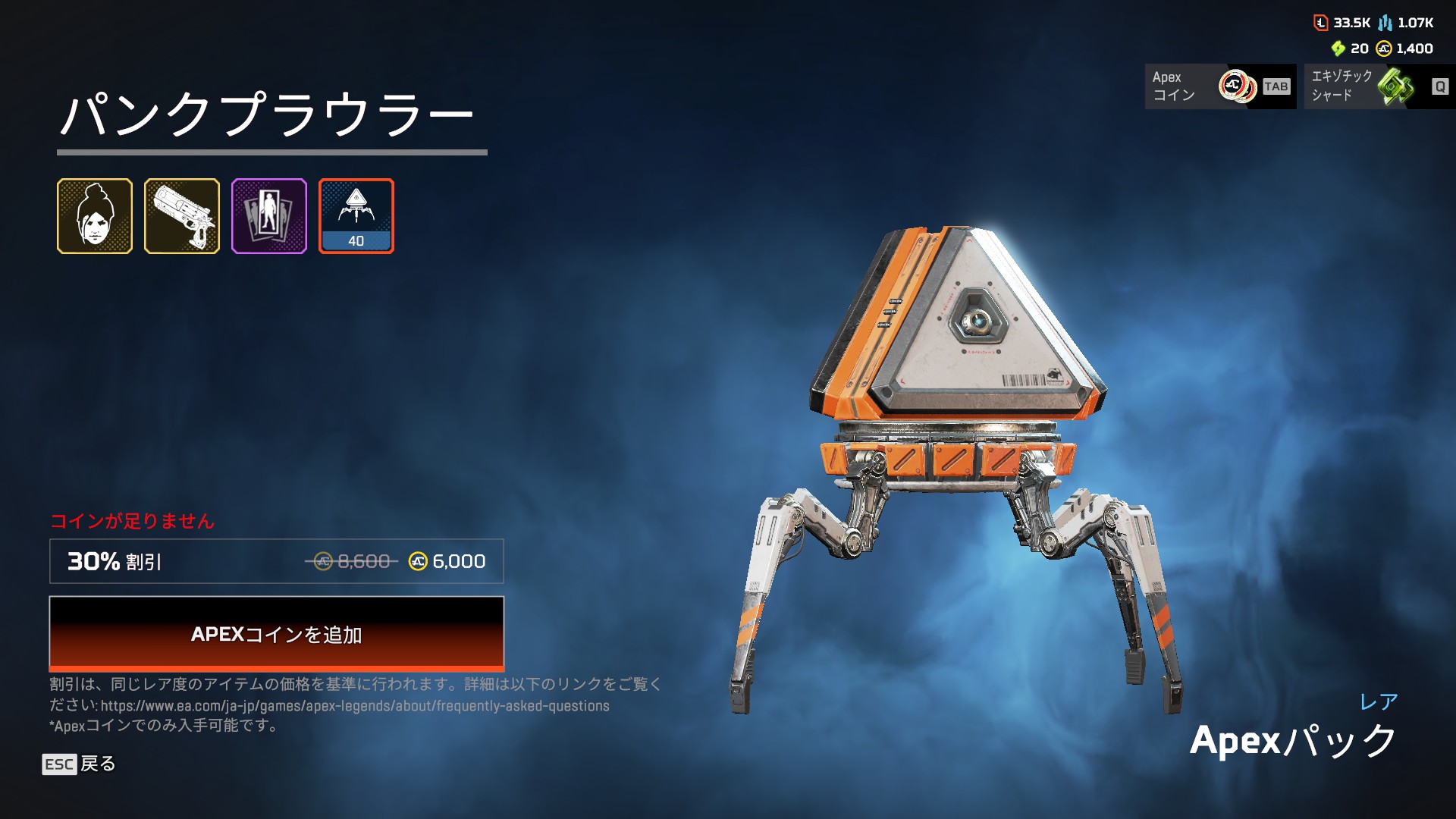Click the APEXコインを追加 button
This screenshot has height=819, width=1456.
click(x=277, y=634)
